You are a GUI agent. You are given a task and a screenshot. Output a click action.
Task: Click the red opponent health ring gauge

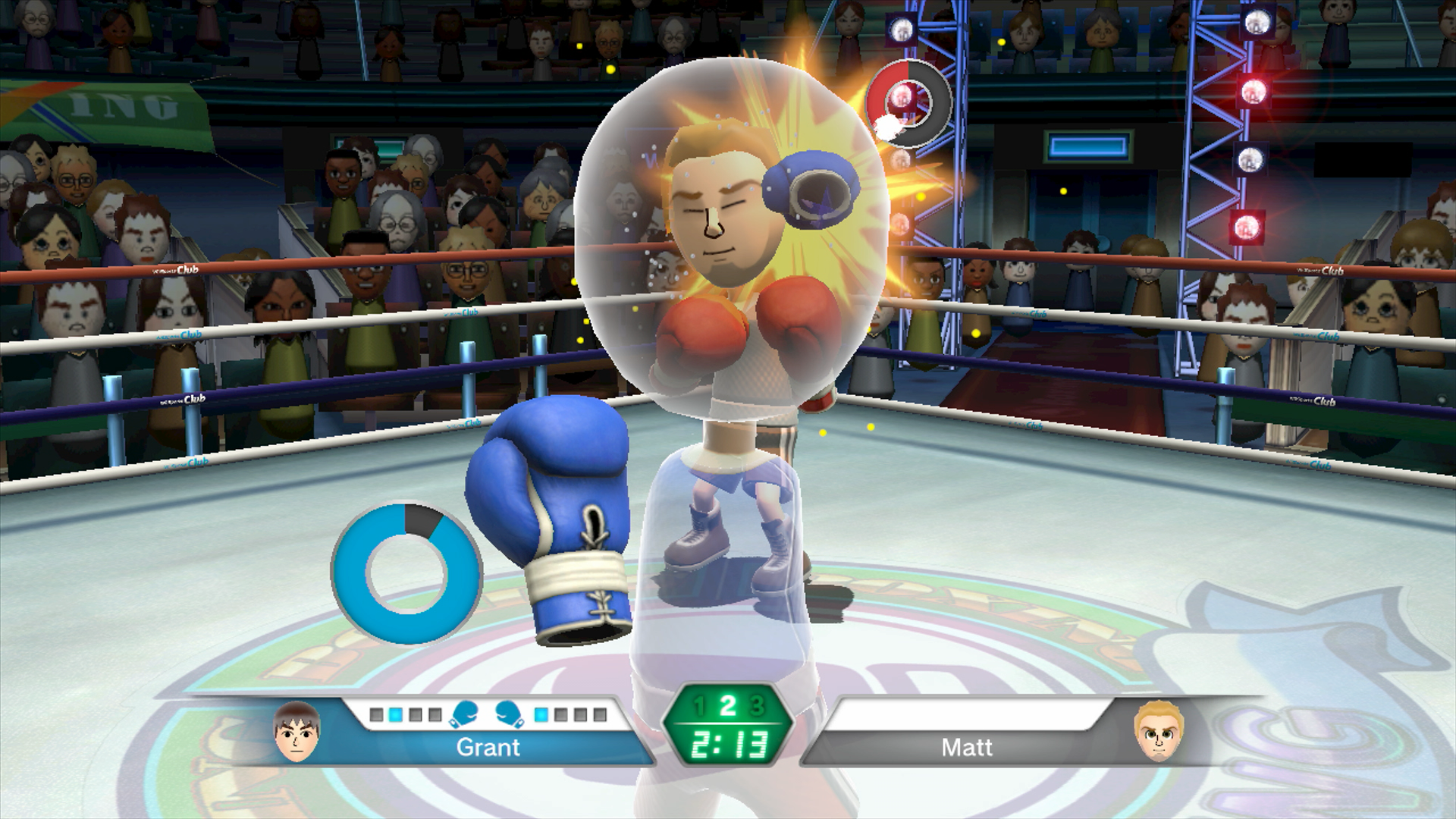(x=910, y=102)
